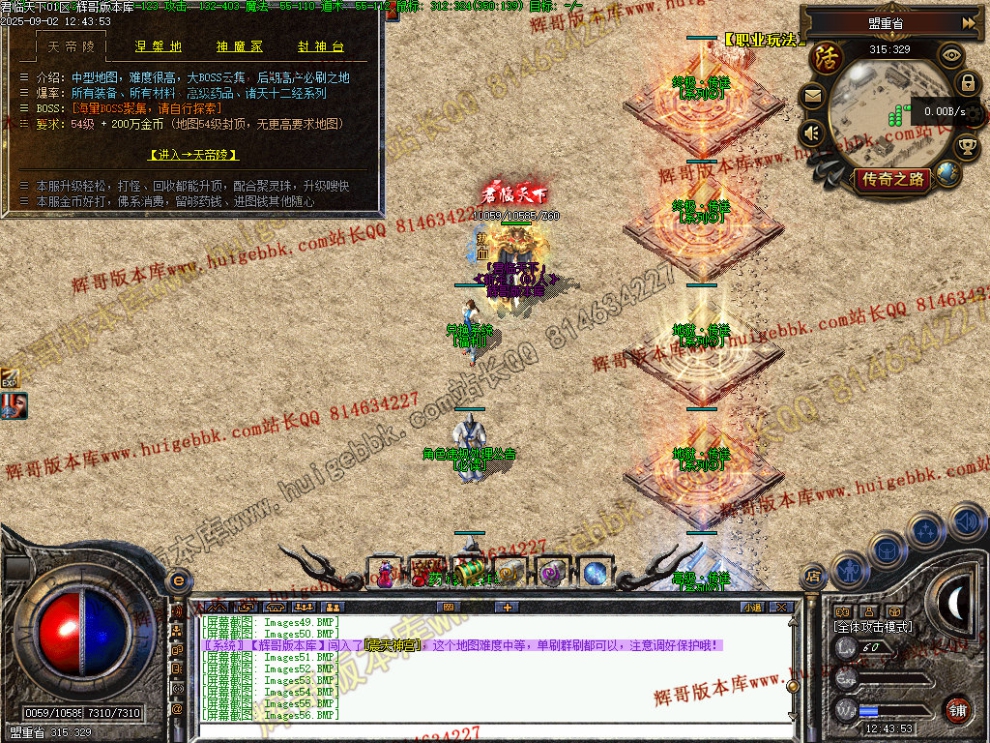990x743 pixels.
Task: Change the 全体攻击模式 attack mode
Action: pyautogui.click(x=872, y=626)
